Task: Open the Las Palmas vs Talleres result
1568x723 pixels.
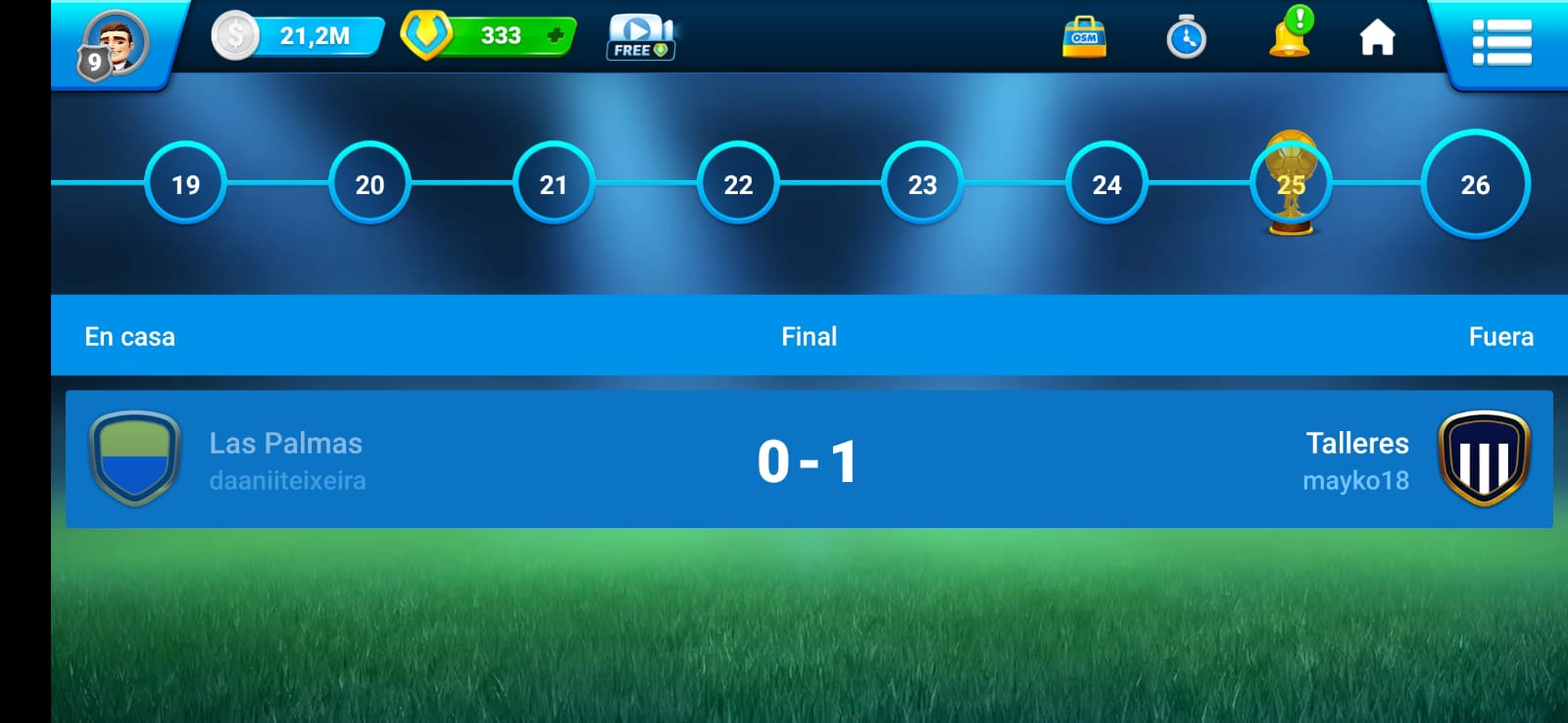Action: tap(808, 459)
